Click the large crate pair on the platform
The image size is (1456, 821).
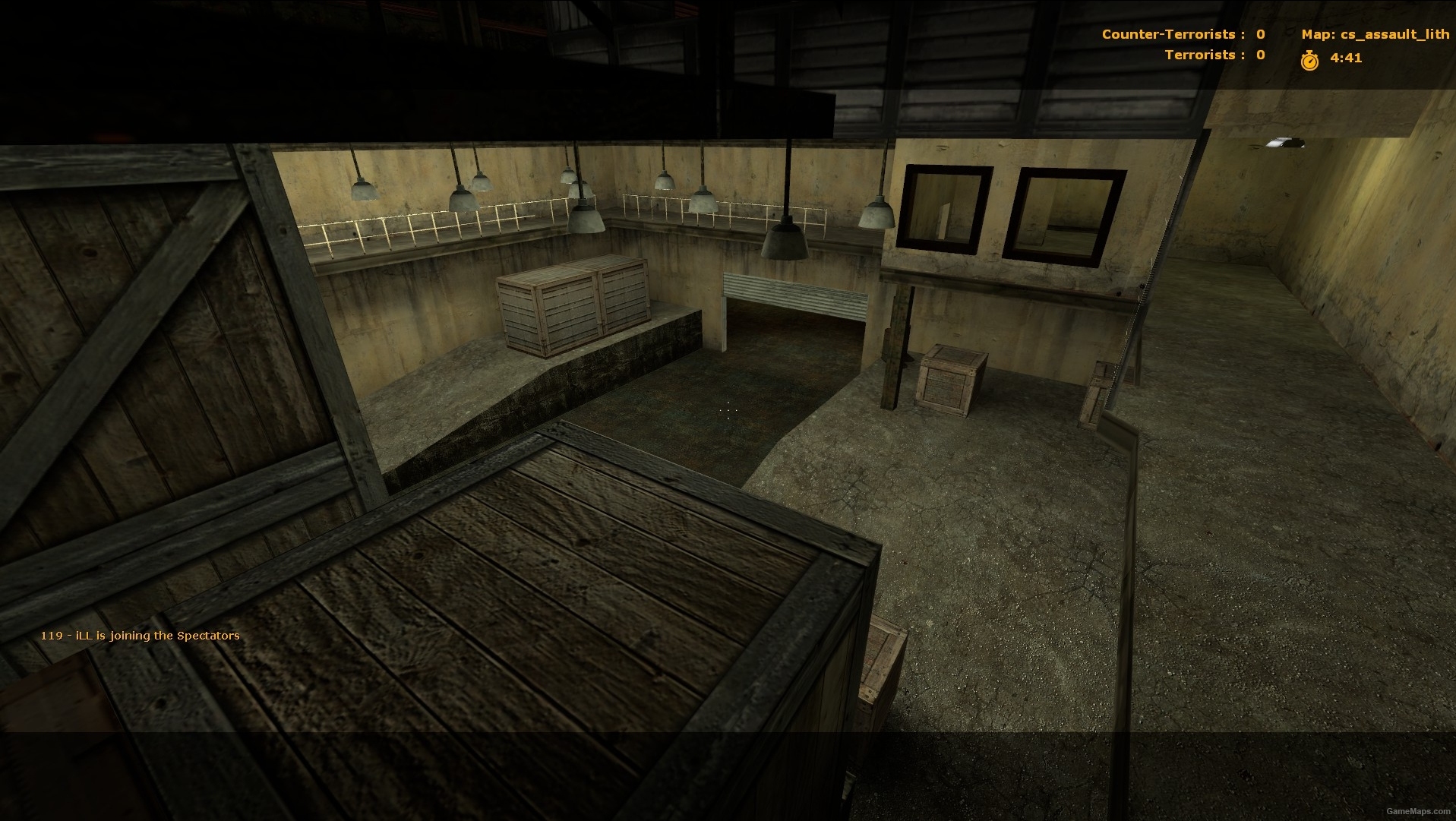[571, 308]
